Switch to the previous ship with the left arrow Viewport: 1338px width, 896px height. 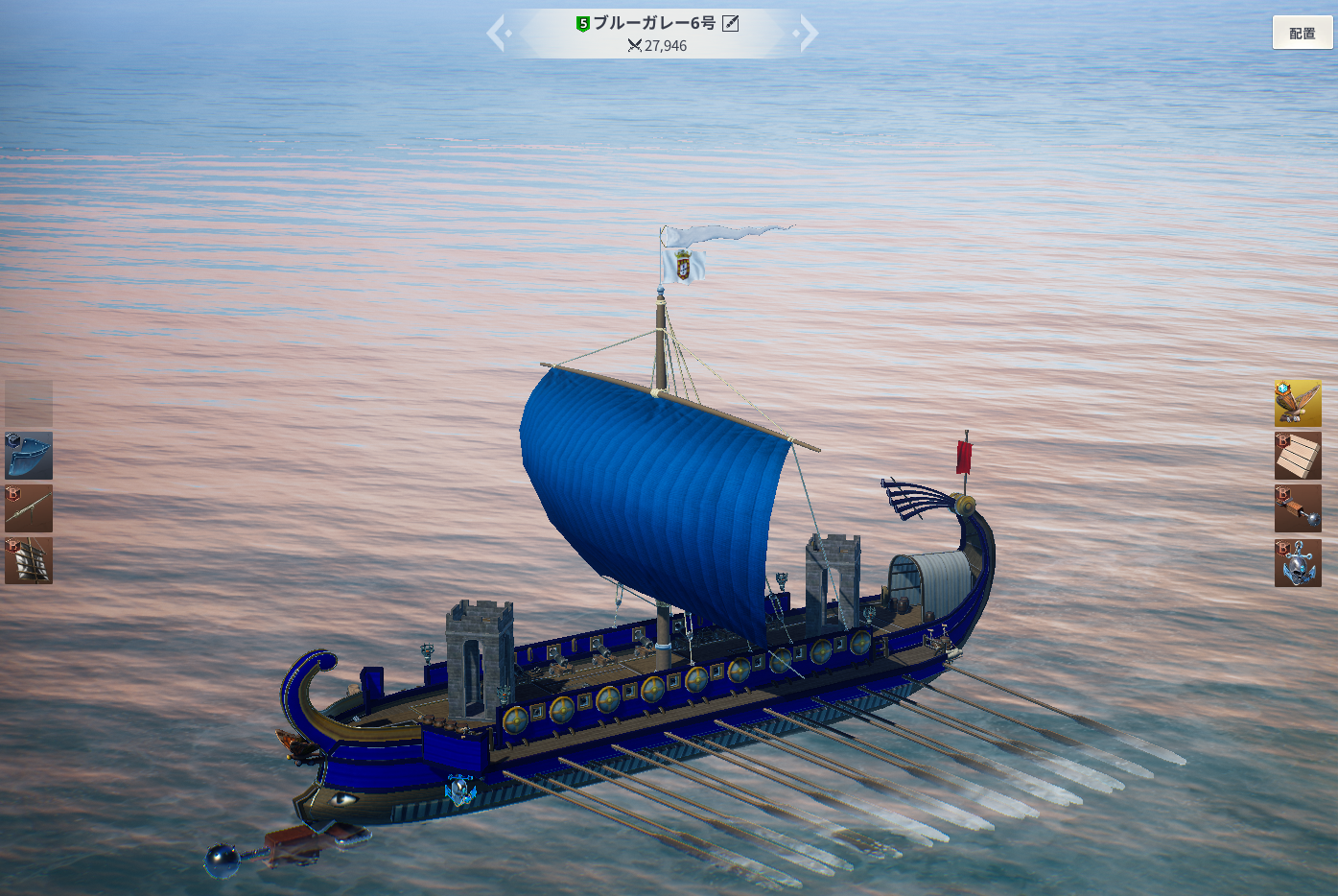click(x=497, y=34)
